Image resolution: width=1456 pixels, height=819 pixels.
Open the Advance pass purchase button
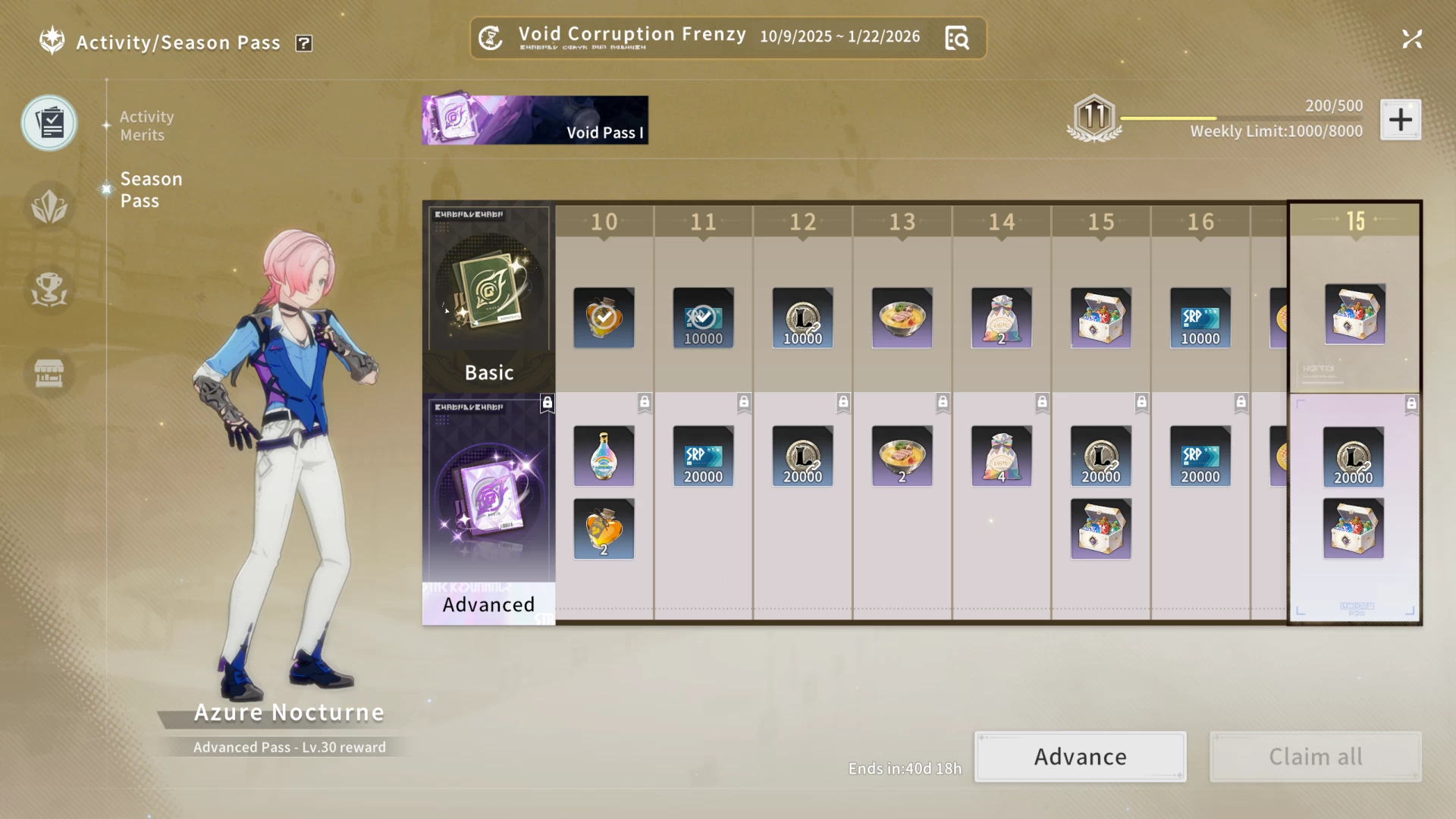[x=1080, y=757]
